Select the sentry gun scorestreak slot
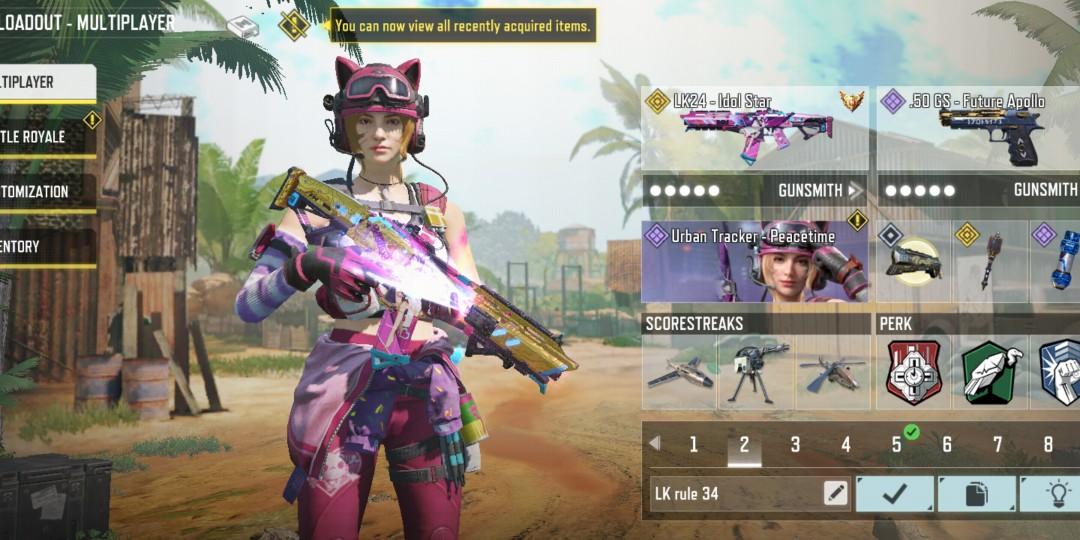 click(756, 372)
